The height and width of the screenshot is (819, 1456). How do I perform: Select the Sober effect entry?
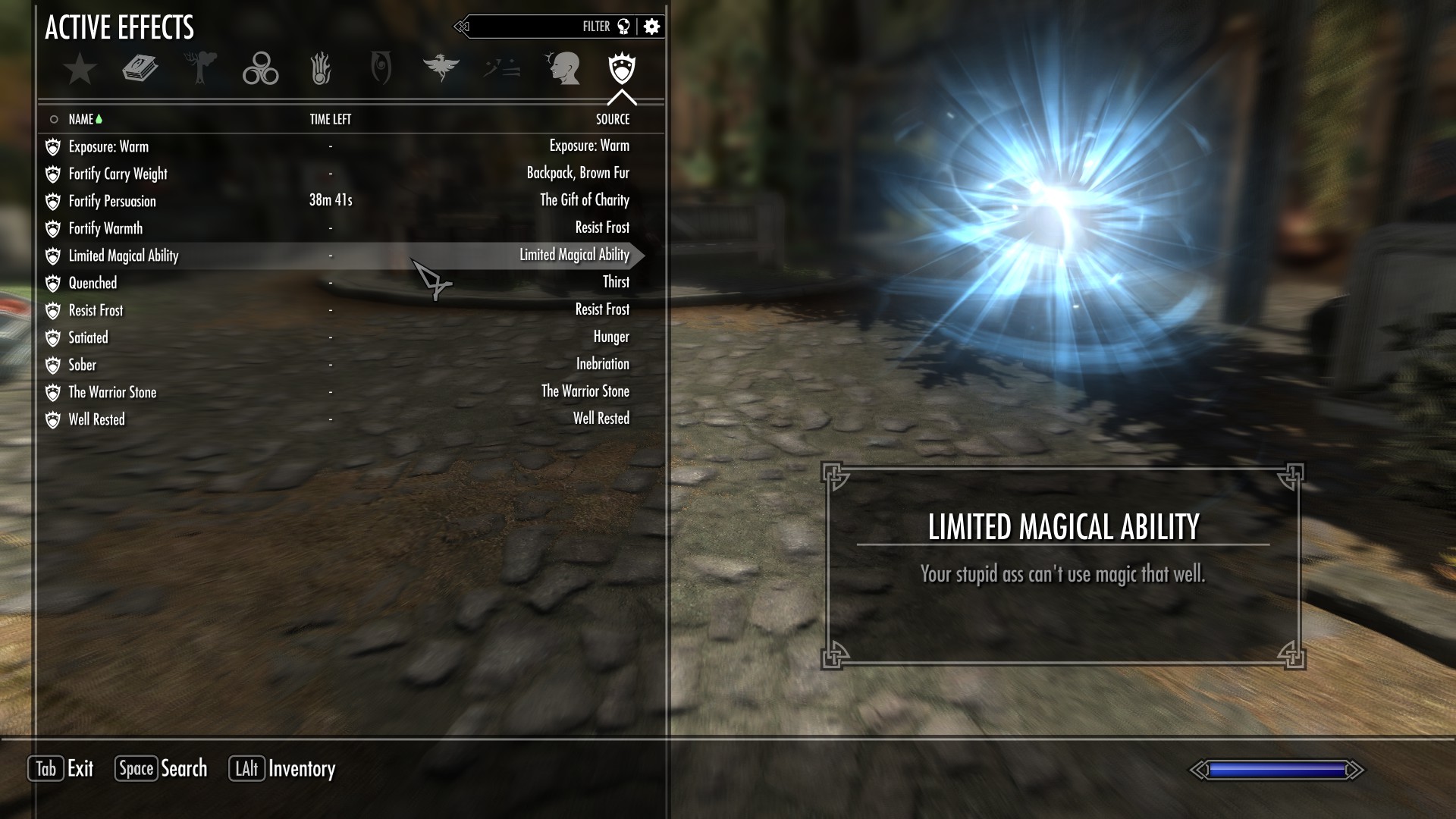tap(83, 365)
